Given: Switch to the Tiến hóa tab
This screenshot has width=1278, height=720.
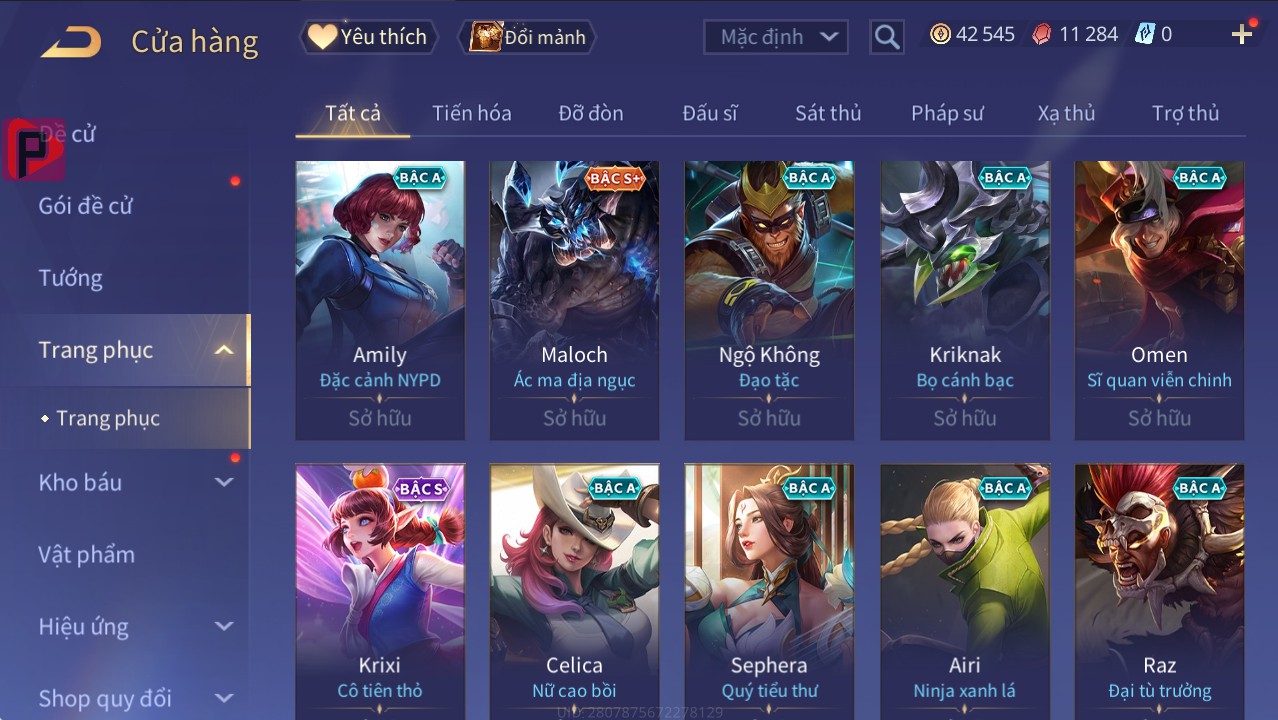Looking at the screenshot, I should click(x=471, y=113).
